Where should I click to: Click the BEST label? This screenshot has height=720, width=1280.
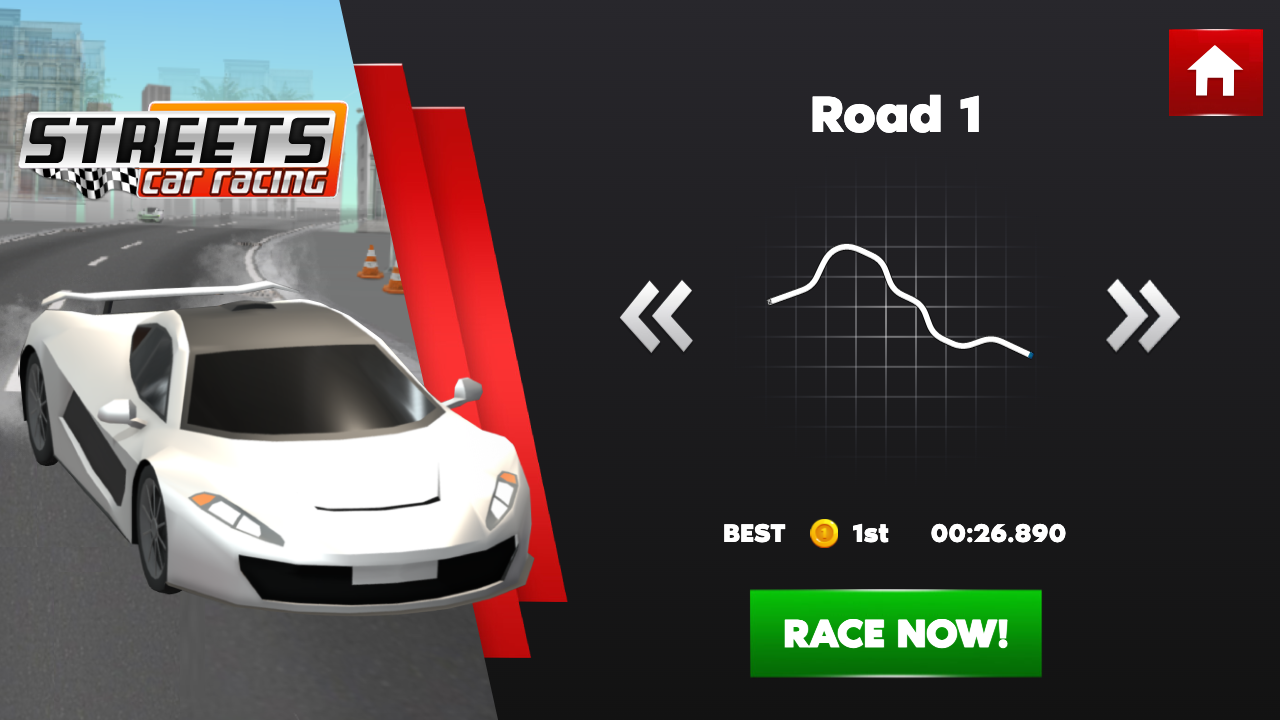click(754, 534)
